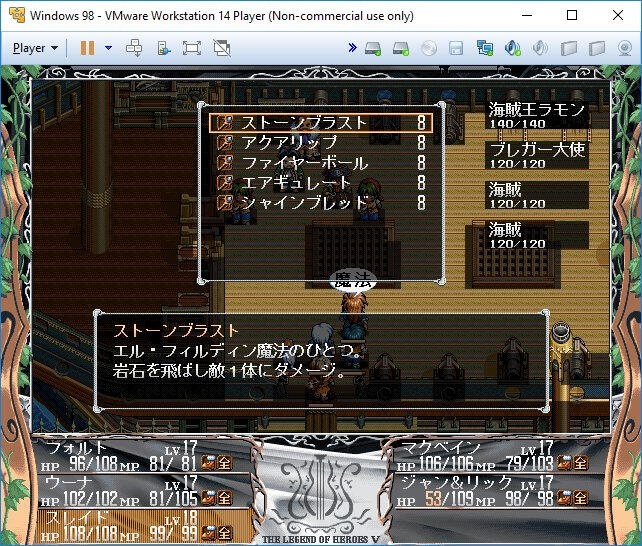Close the VMware Player window
The image size is (642, 546).
click(x=618, y=16)
